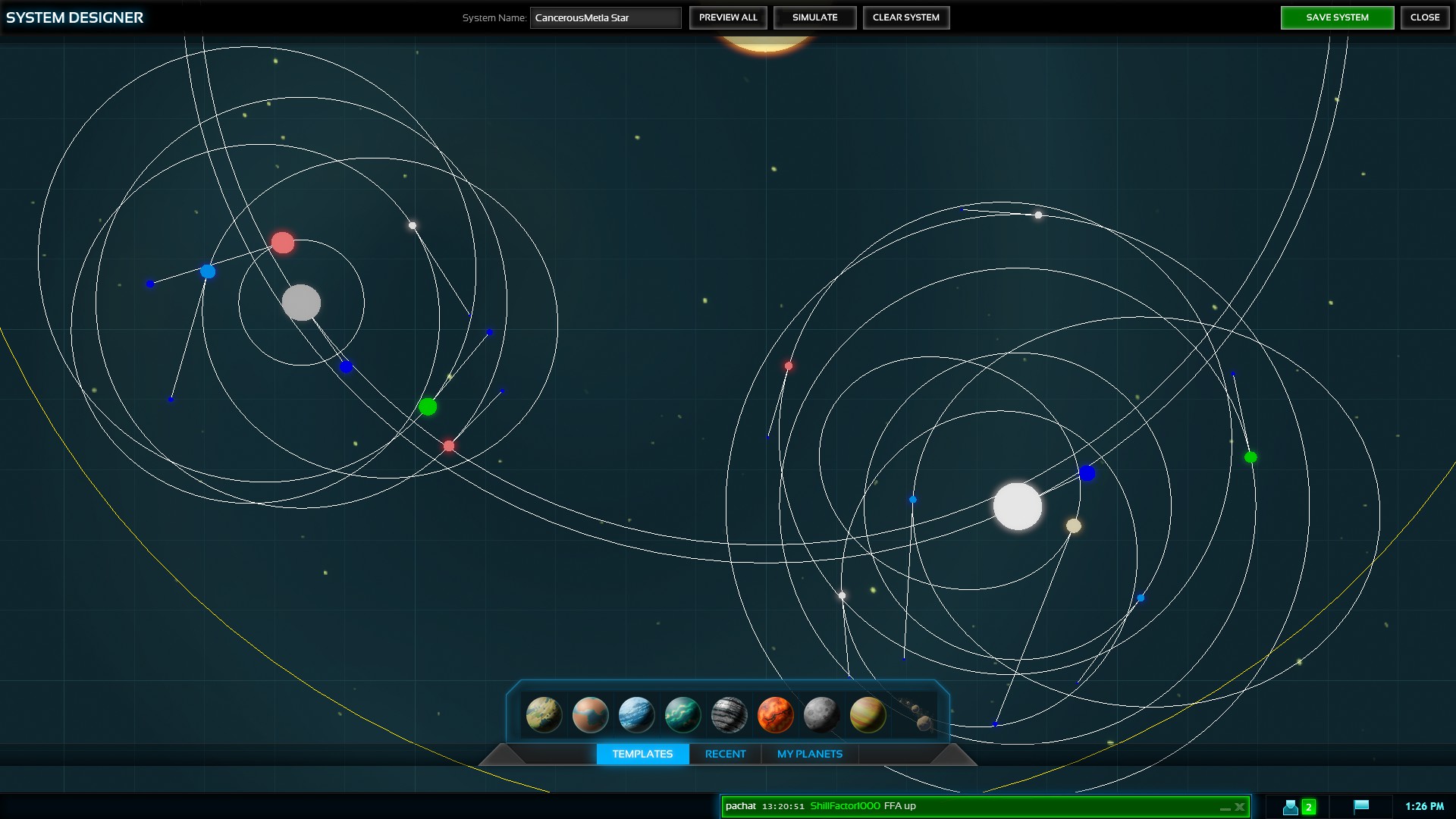Select the earth-like green and yellow planet template
1456x819 pixels.
pyautogui.click(x=544, y=714)
